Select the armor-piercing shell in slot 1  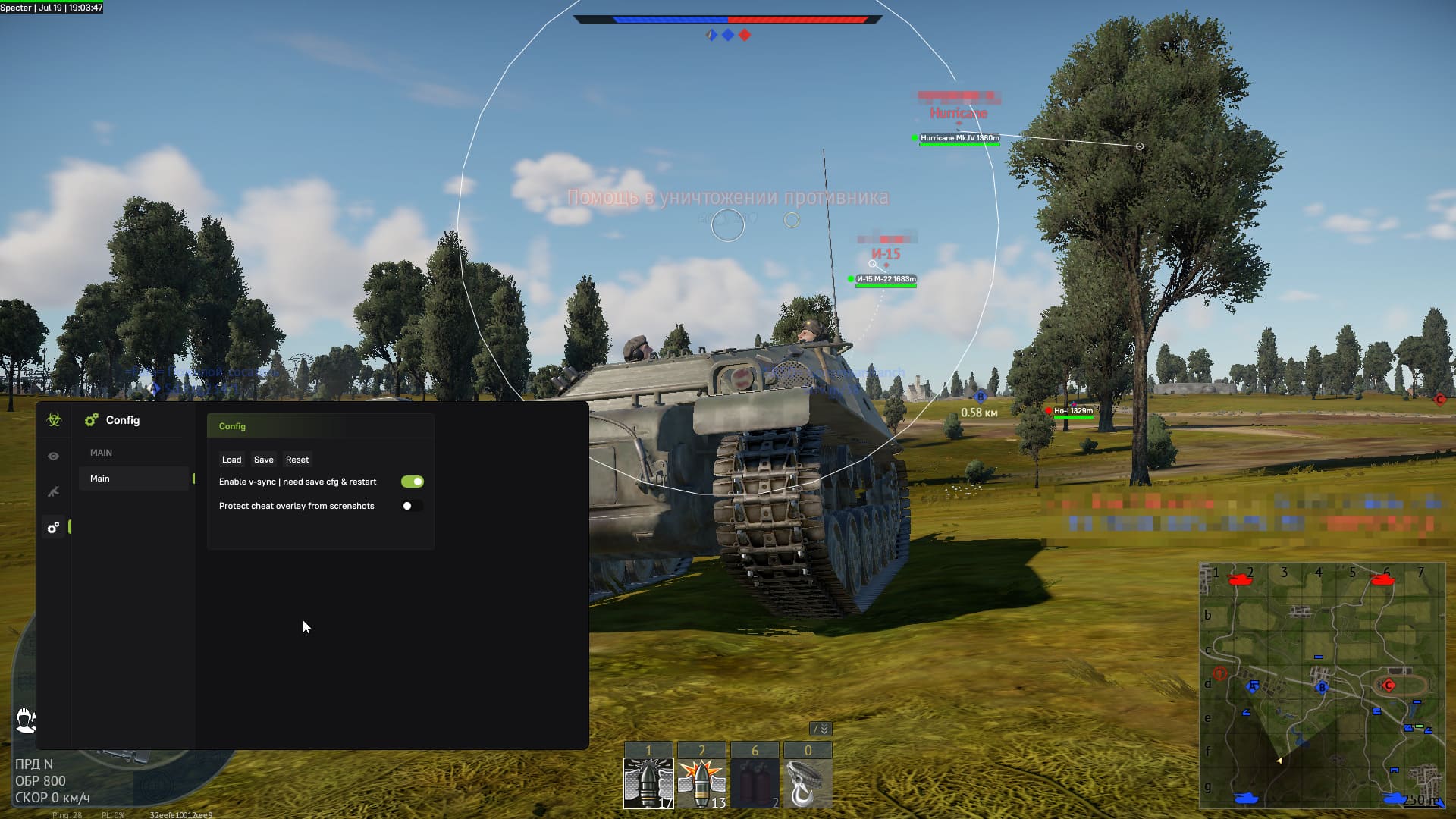(648, 783)
